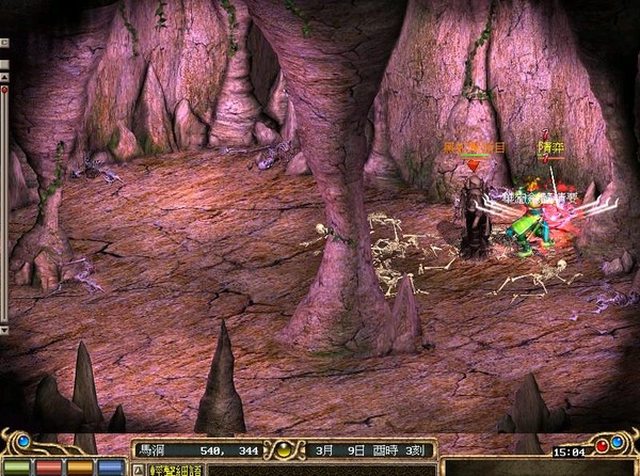Image resolution: width=640 pixels, height=476 pixels.
Task: Select the orange button on the bottom bar
Action: click(x=79, y=467)
